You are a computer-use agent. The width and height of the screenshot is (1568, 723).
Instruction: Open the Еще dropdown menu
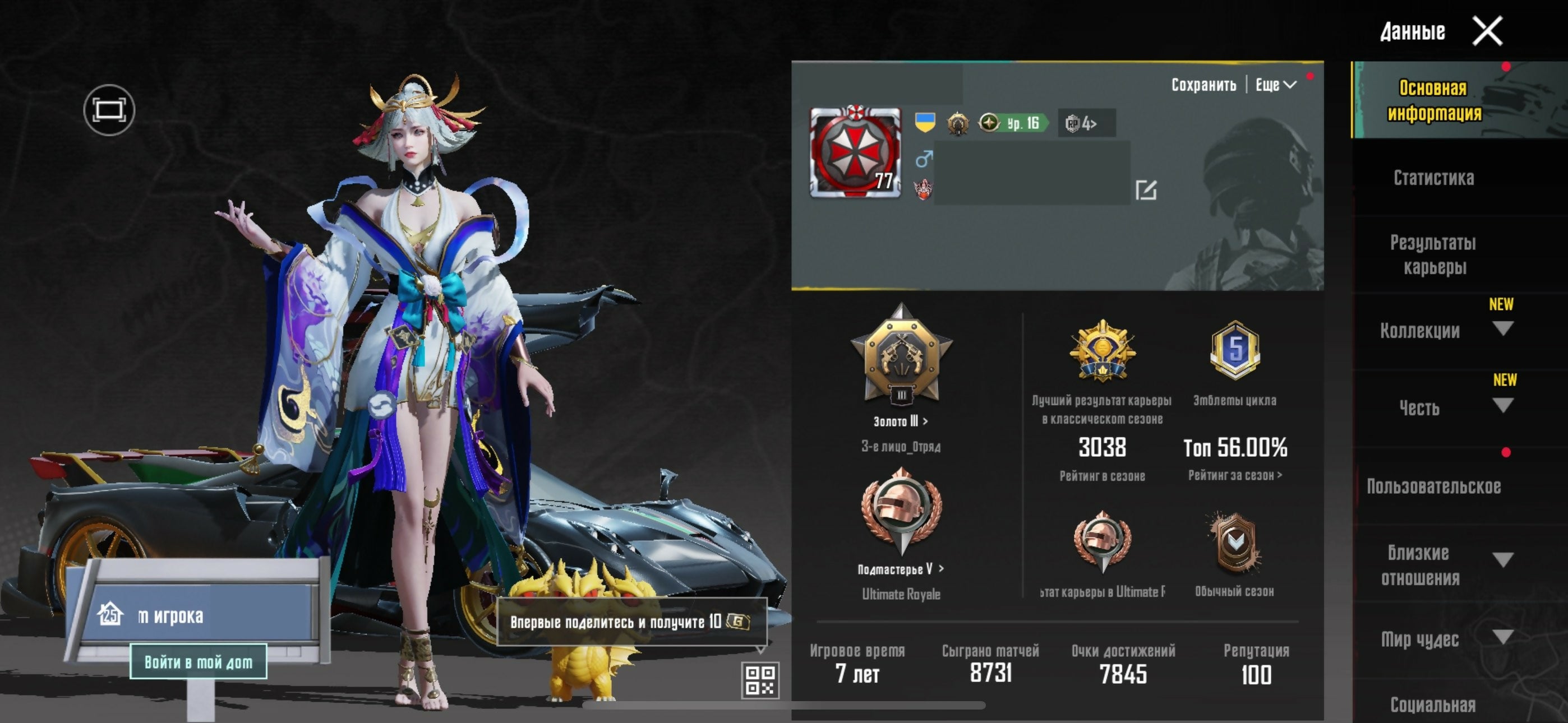click(1275, 85)
